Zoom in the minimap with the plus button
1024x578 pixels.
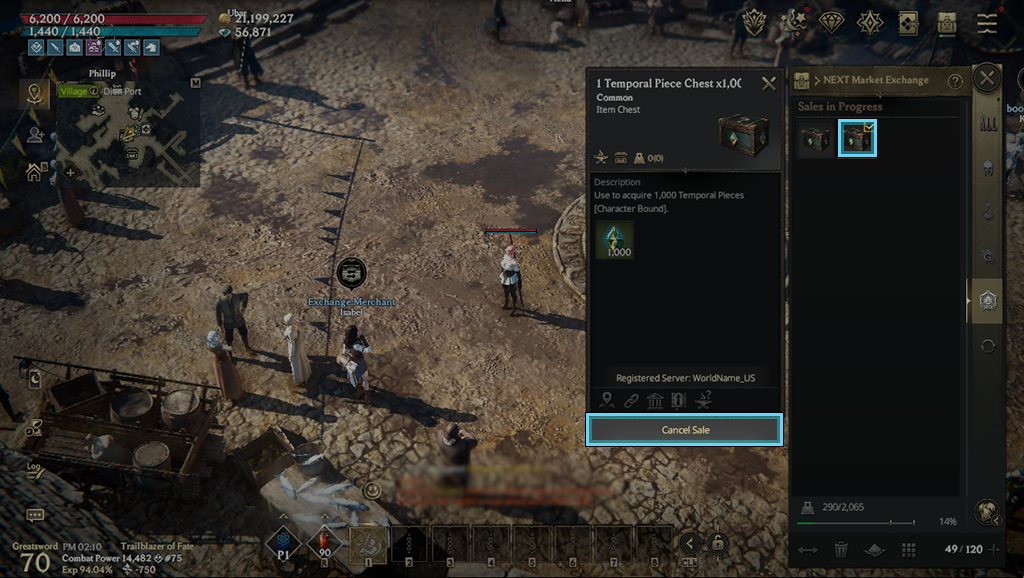click(x=70, y=172)
